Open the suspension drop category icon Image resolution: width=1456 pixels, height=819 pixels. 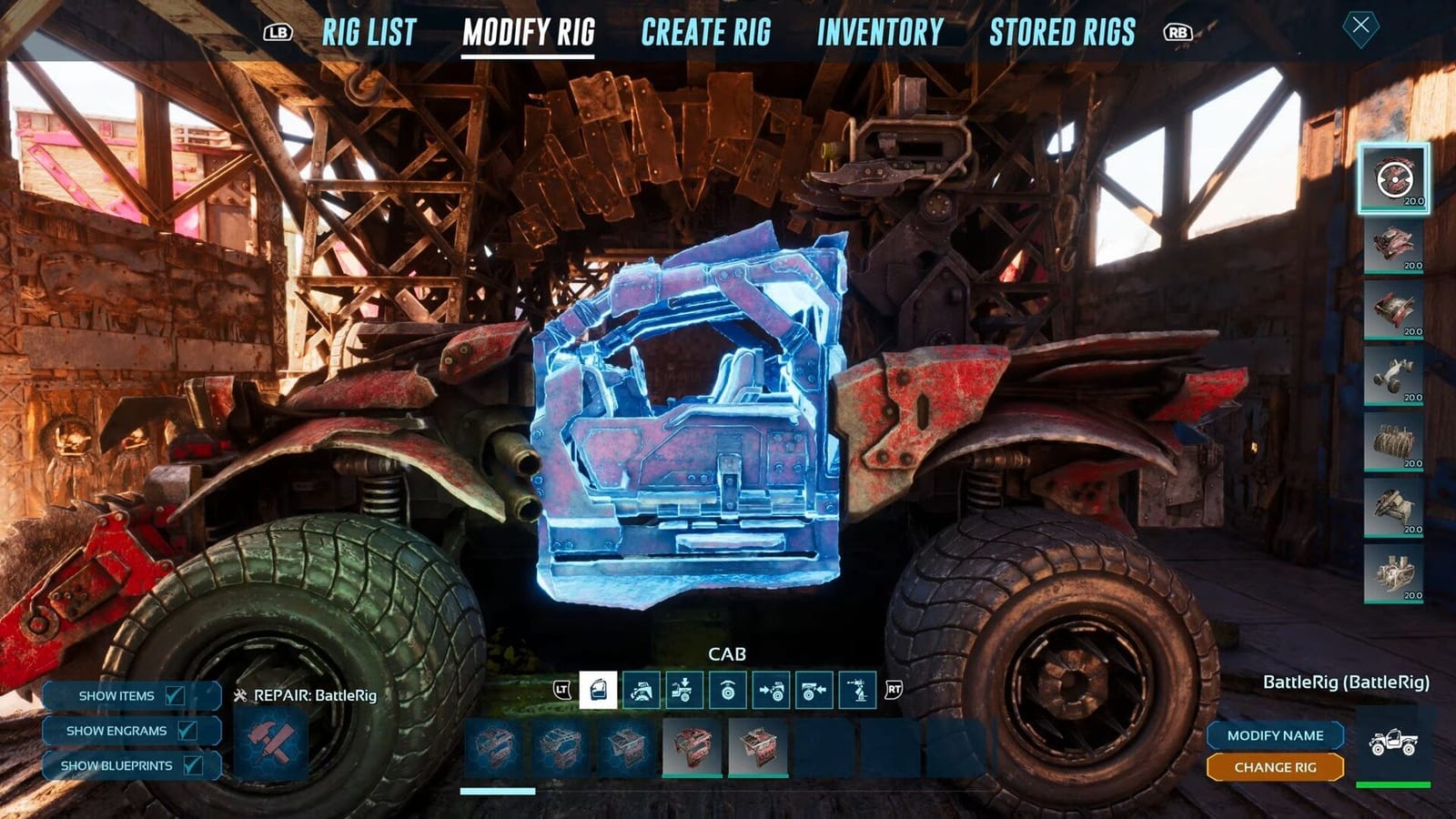(684, 690)
